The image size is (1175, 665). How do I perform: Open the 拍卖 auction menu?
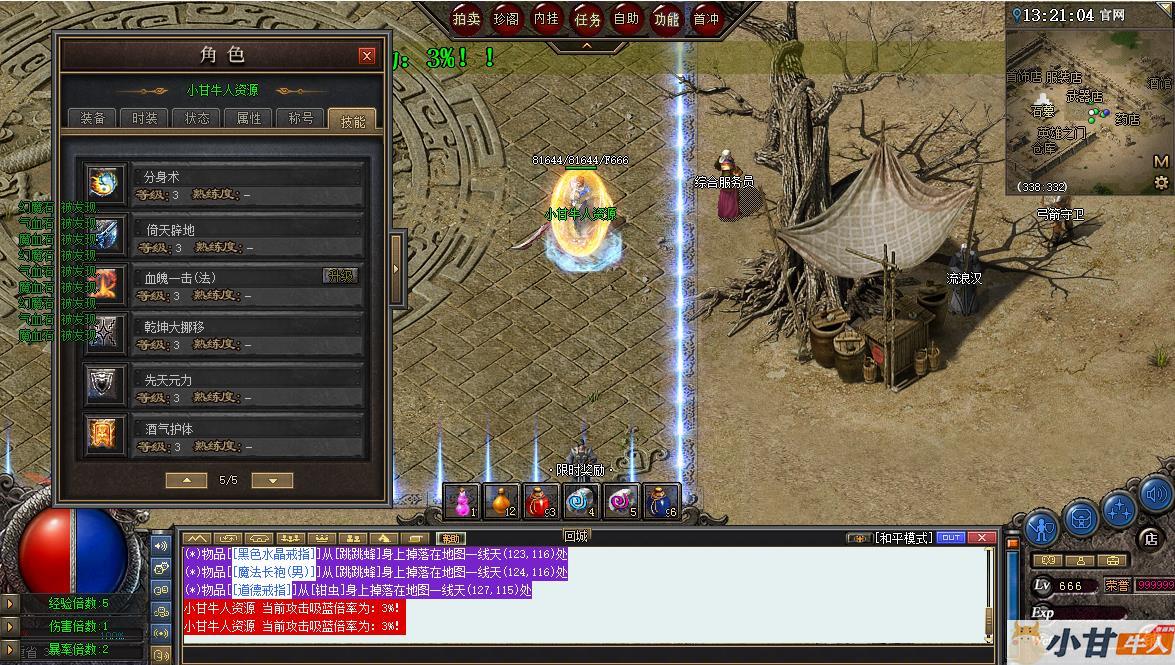466,18
